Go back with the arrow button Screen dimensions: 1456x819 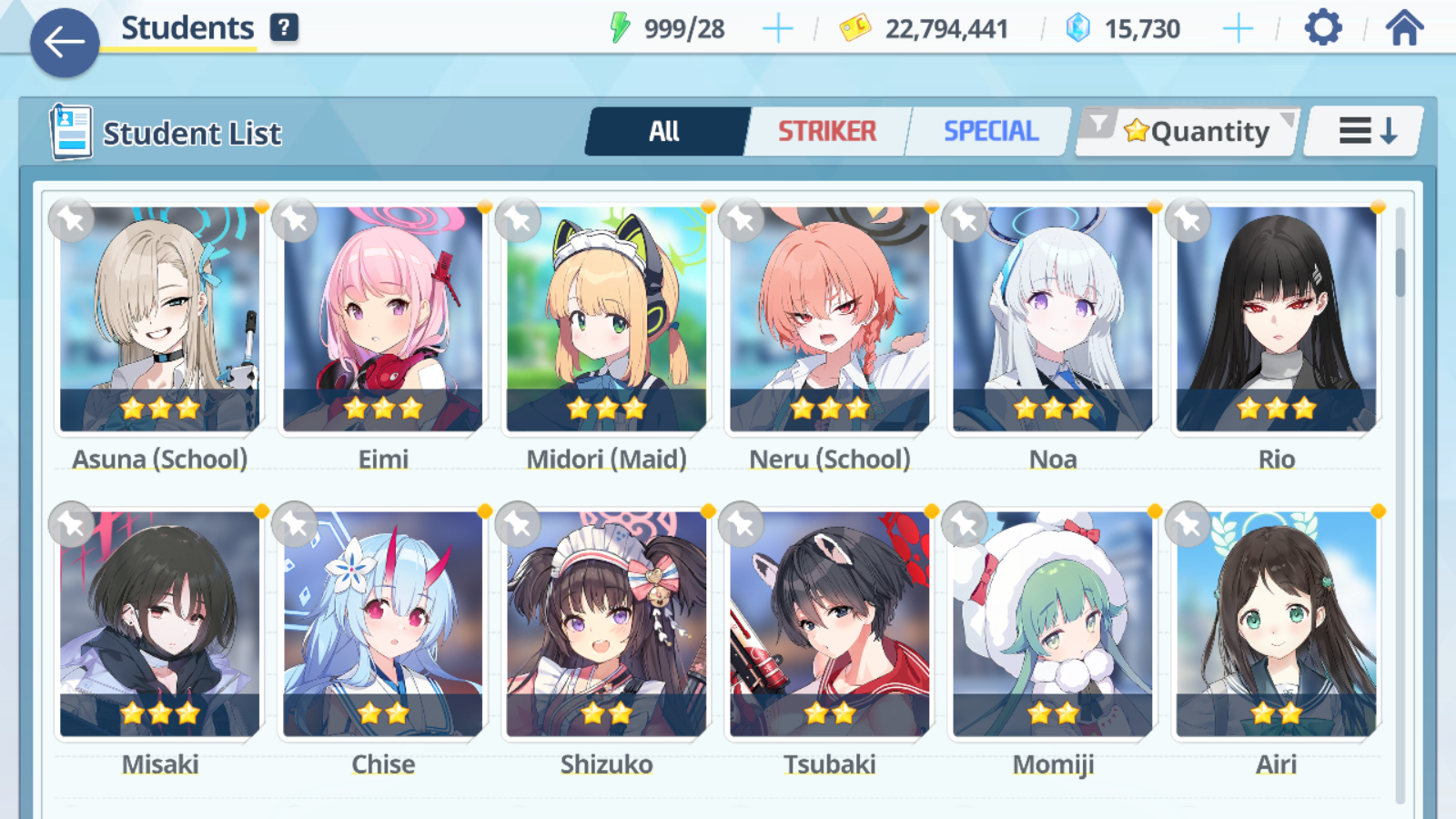[x=65, y=42]
